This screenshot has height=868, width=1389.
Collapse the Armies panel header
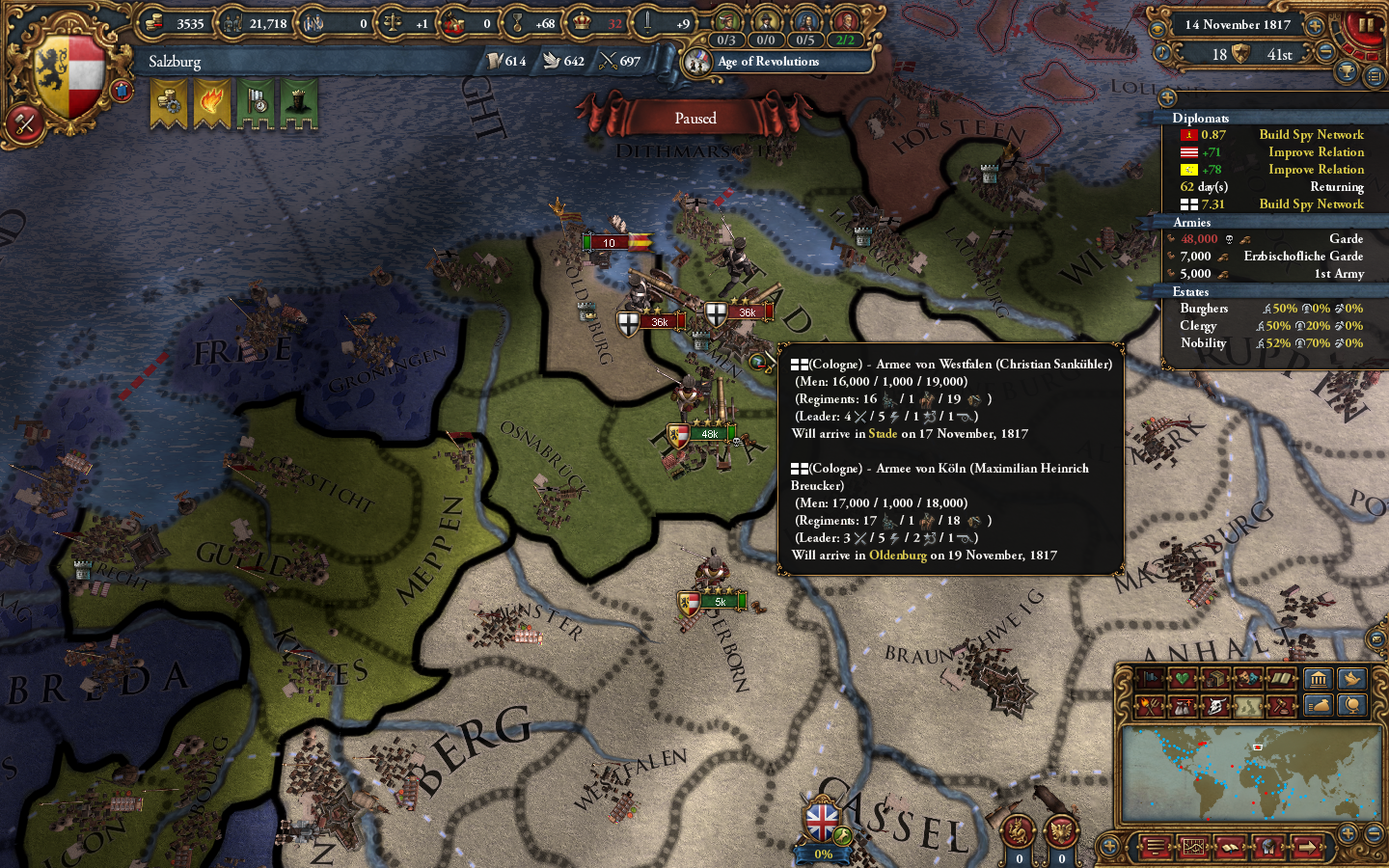click(x=1191, y=222)
